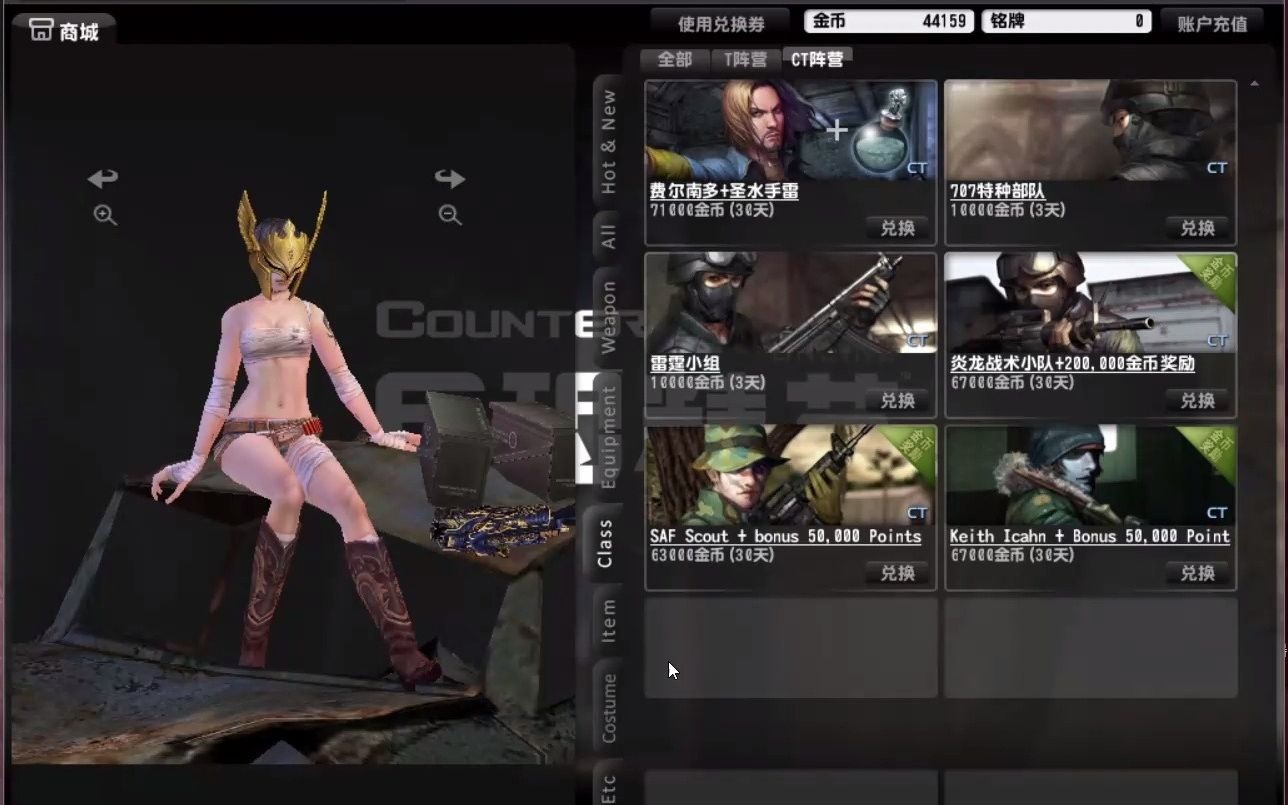Click 兑换 for SAF Scout item
The image size is (1288, 805).
click(898, 573)
